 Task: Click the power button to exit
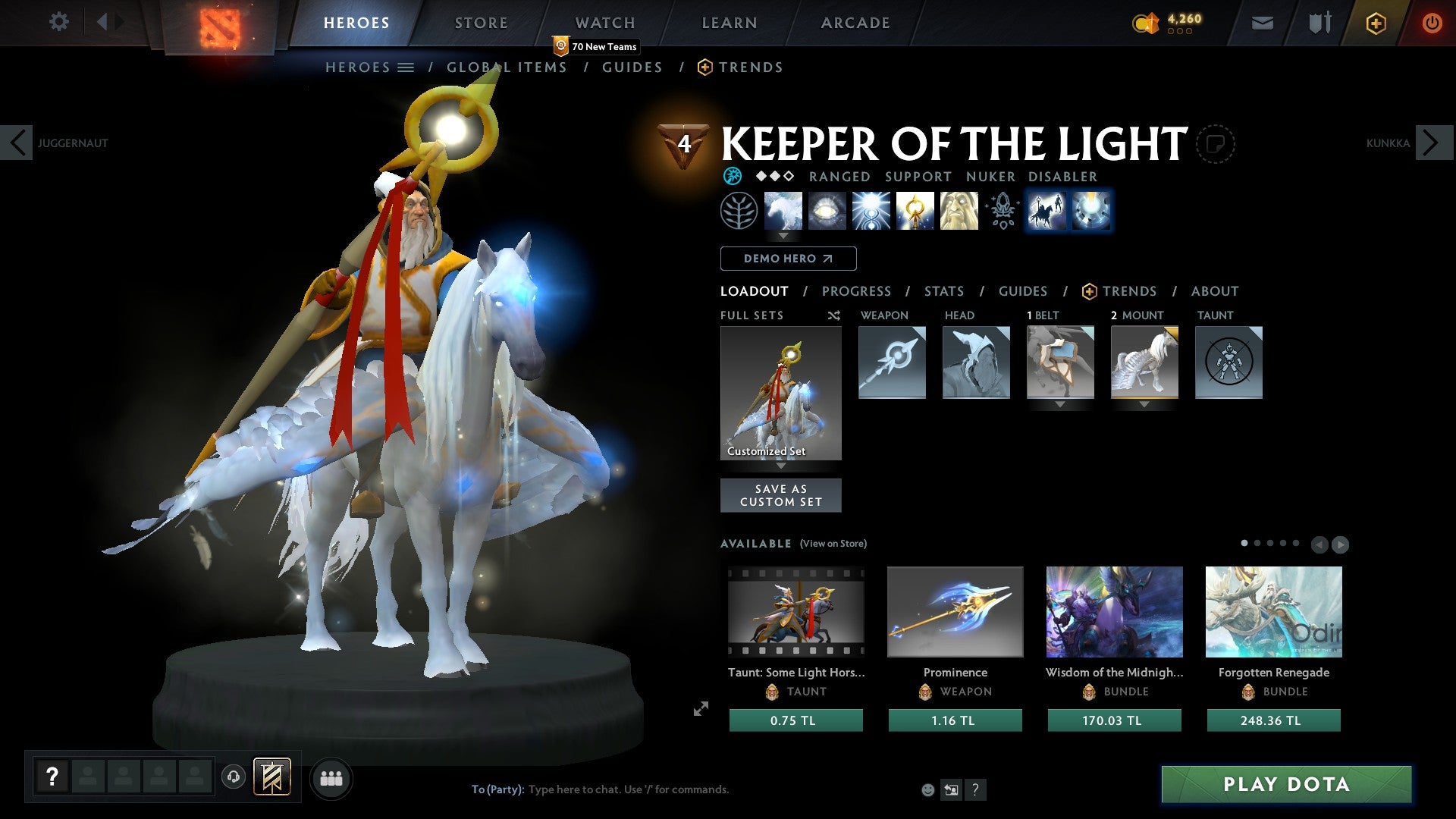point(1432,23)
